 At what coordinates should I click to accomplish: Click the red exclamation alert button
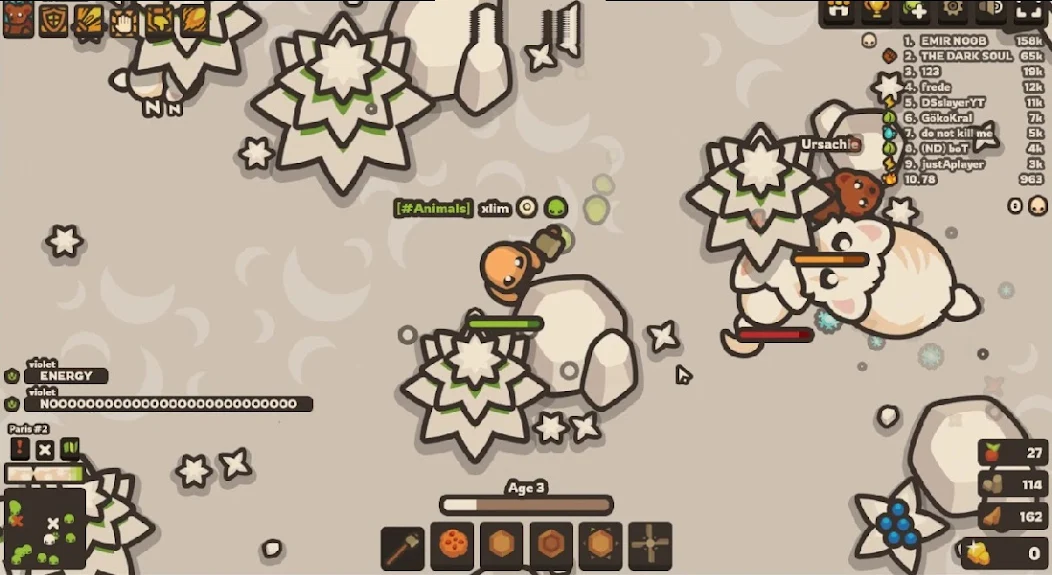[20, 449]
